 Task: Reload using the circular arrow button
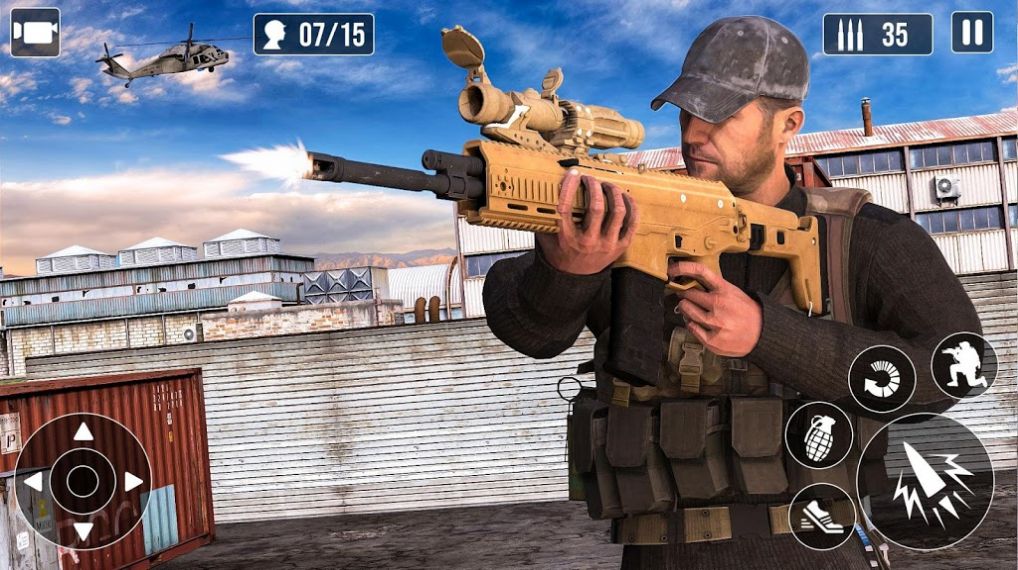(882, 379)
